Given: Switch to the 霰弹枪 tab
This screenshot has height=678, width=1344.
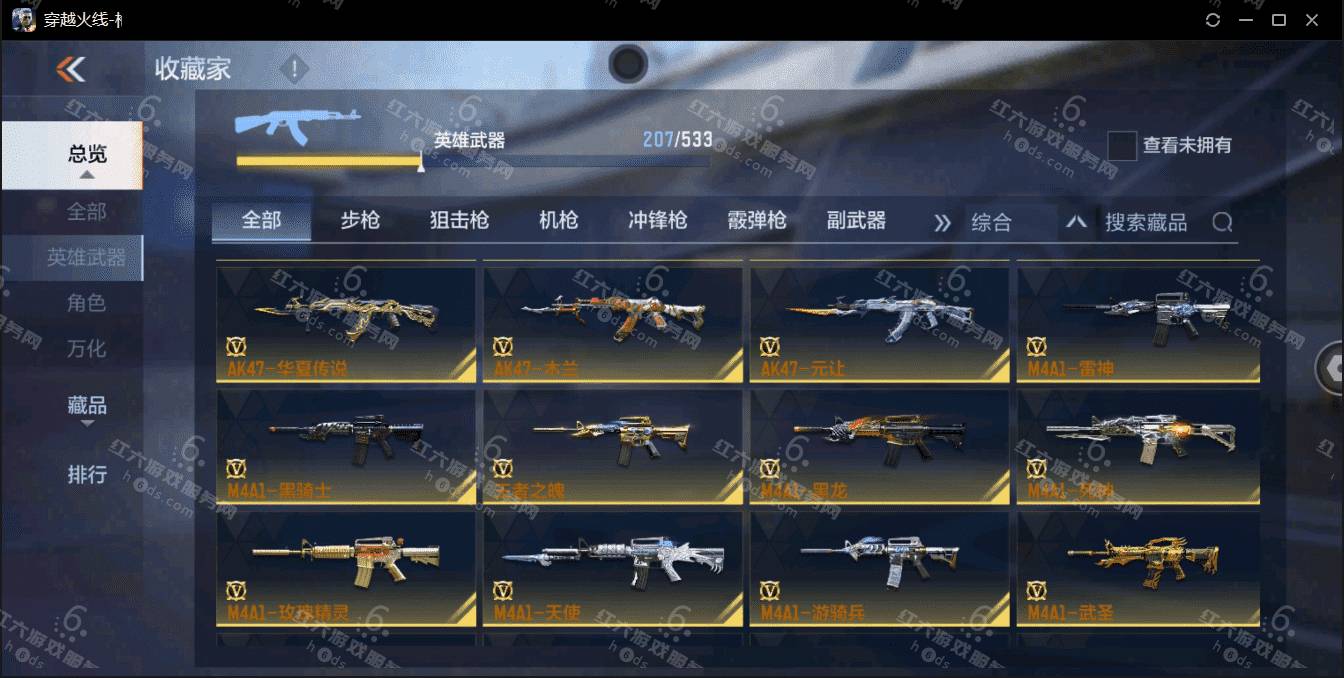Looking at the screenshot, I should [x=757, y=221].
